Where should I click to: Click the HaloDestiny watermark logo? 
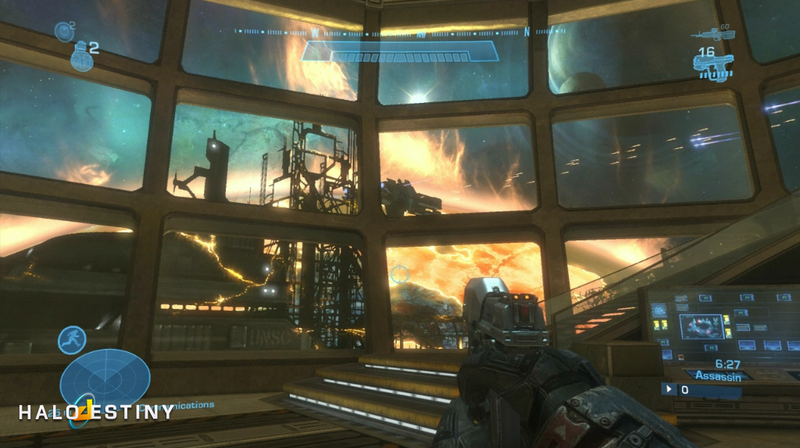coord(96,411)
